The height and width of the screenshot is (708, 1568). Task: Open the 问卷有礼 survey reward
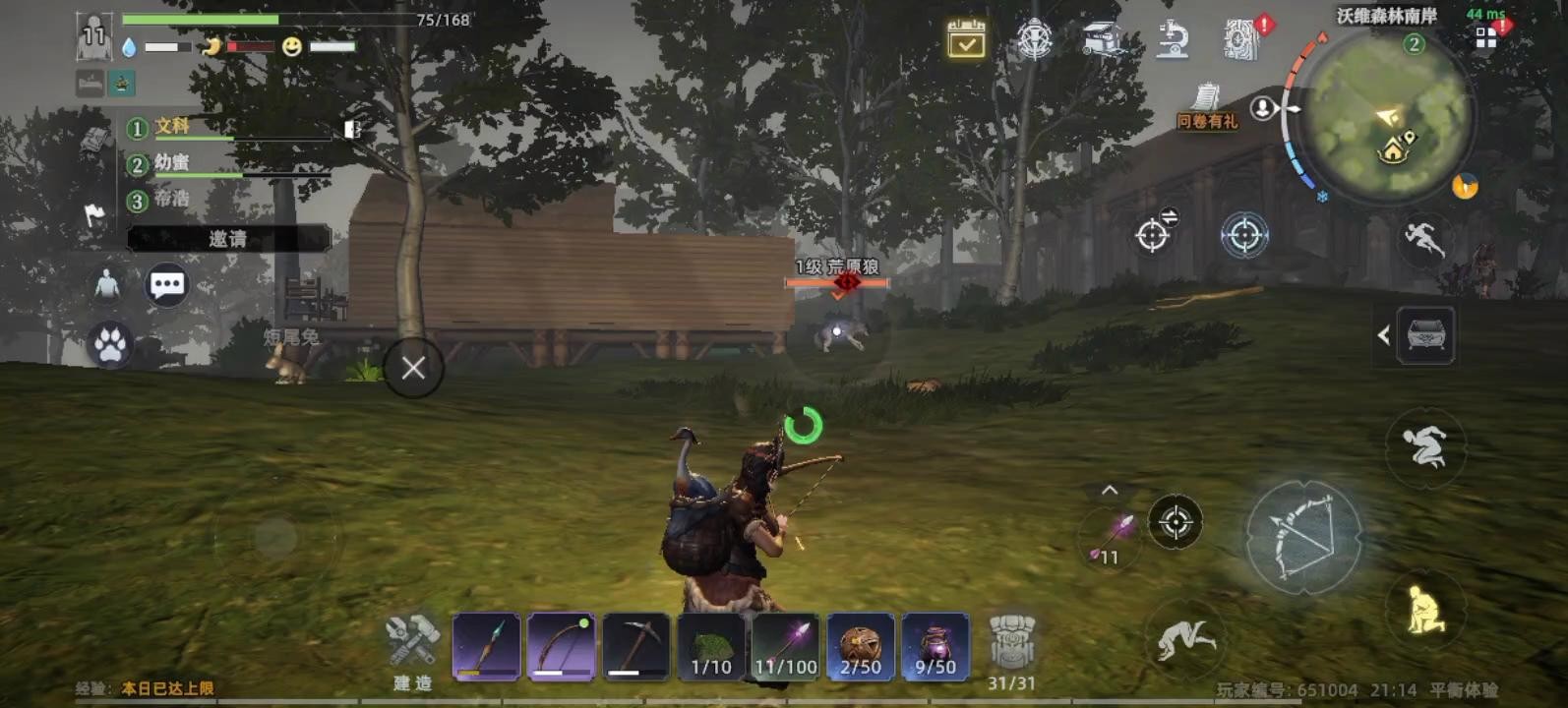pos(1207,106)
